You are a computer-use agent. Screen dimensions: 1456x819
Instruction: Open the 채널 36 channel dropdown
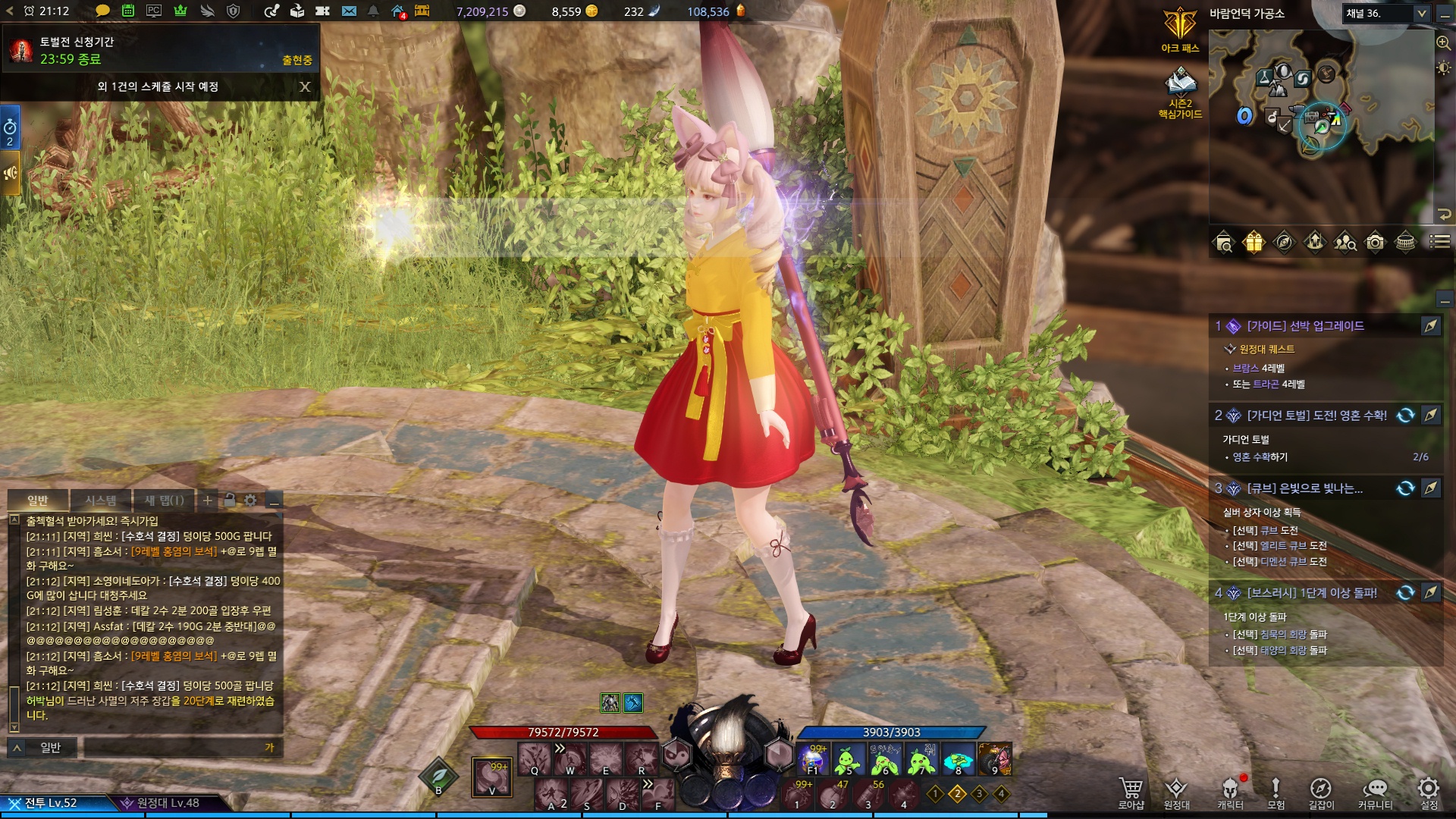[1386, 13]
